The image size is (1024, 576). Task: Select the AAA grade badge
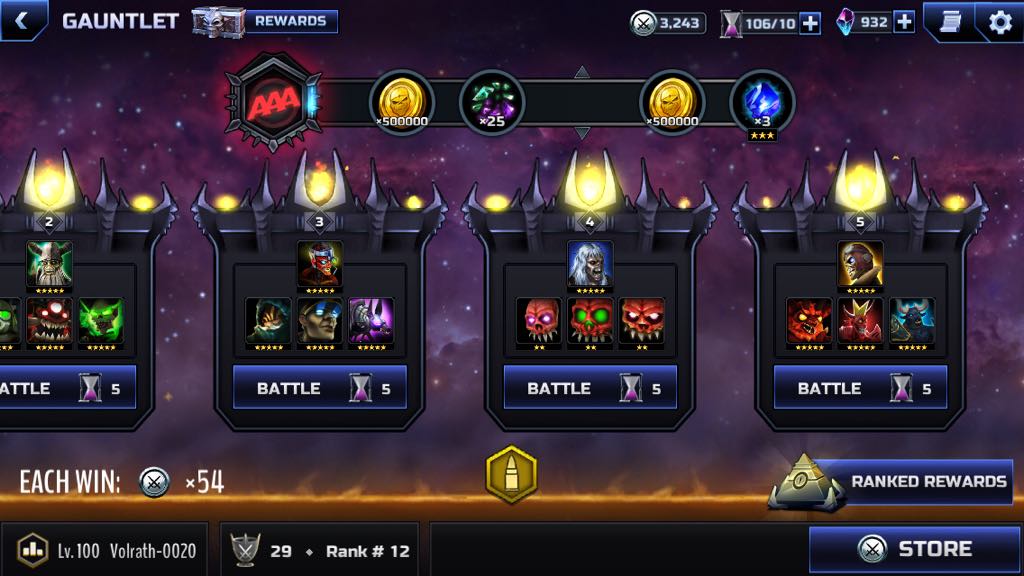coord(270,102)
